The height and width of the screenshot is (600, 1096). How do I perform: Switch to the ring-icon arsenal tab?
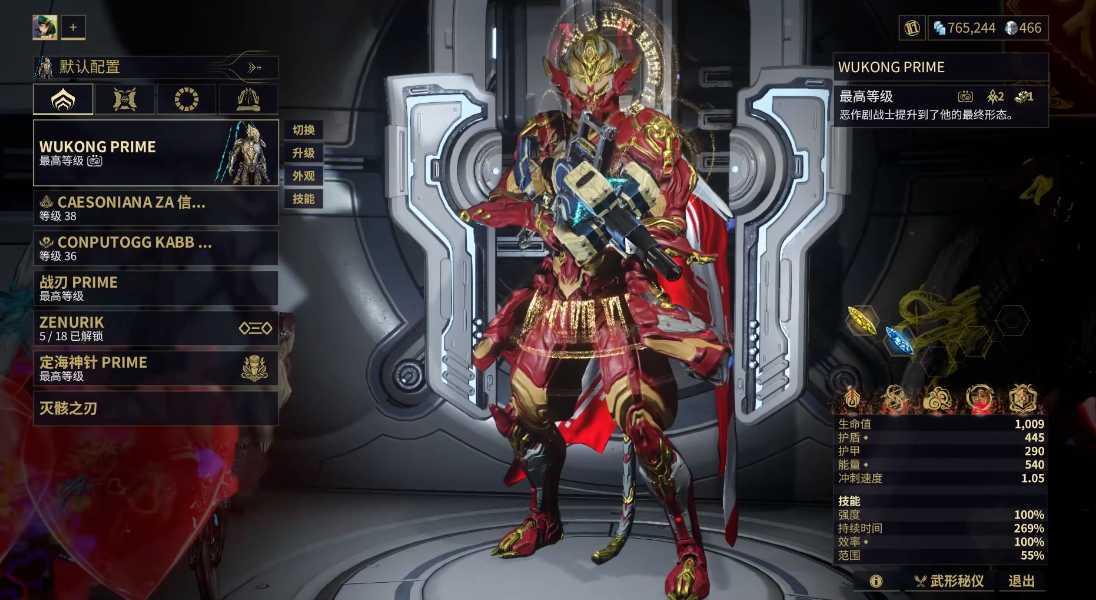coord(187,99)
